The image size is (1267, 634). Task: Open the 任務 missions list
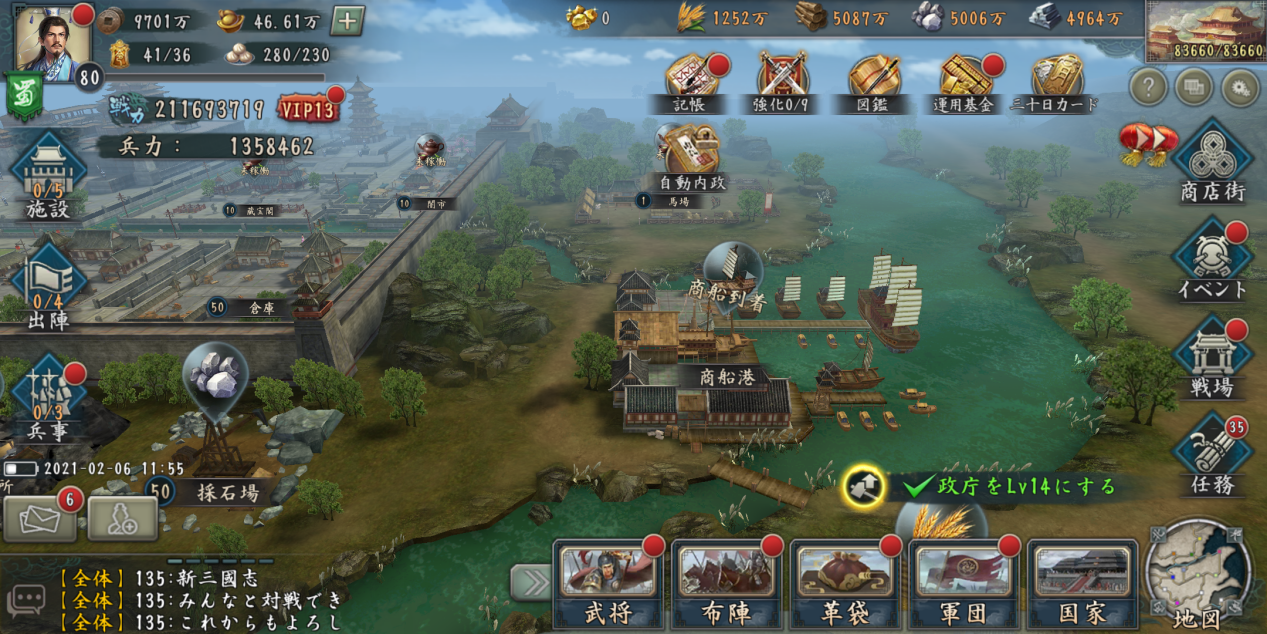(1212, 455)
